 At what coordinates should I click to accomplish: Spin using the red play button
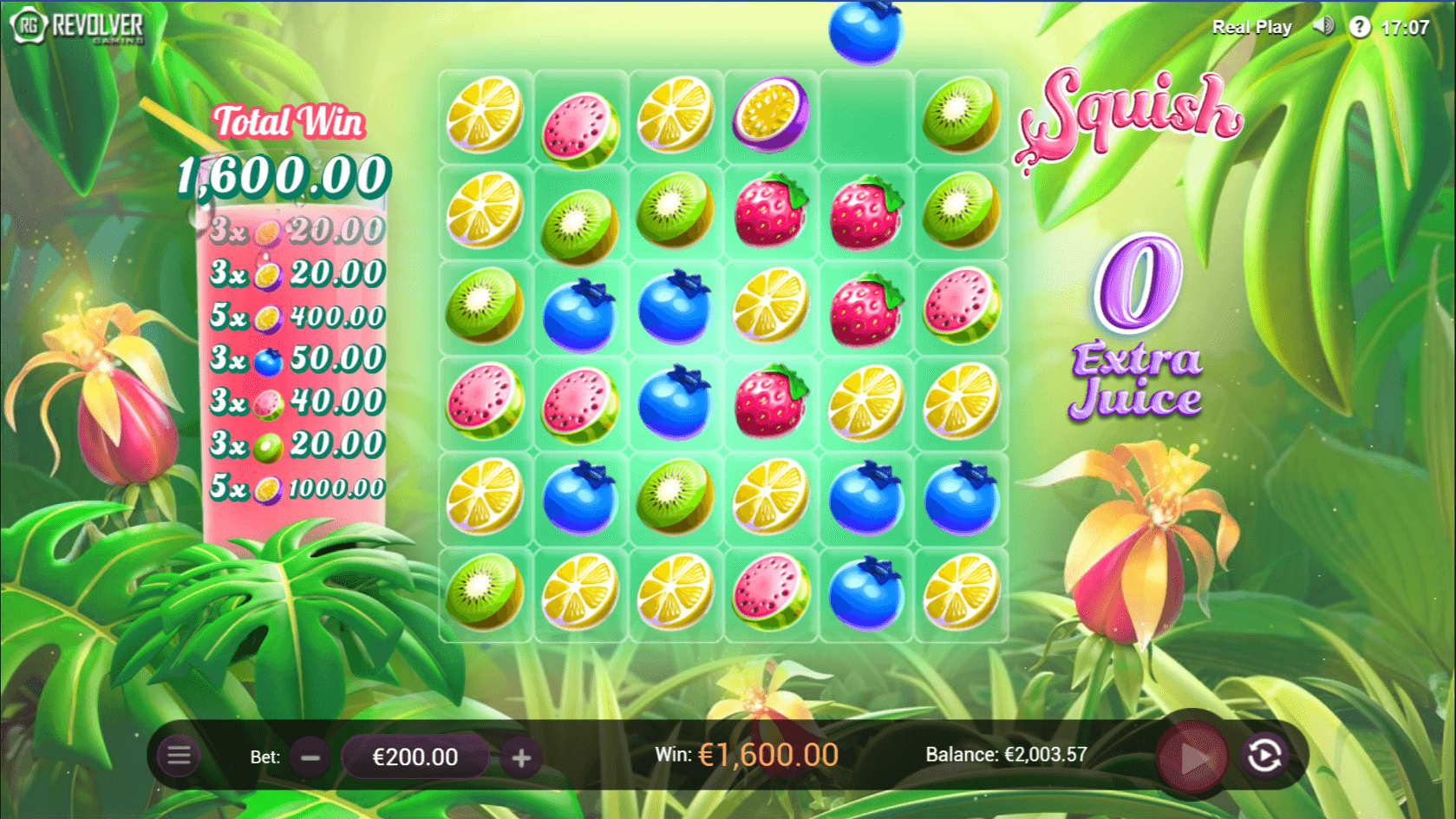tap(1193, 757)
